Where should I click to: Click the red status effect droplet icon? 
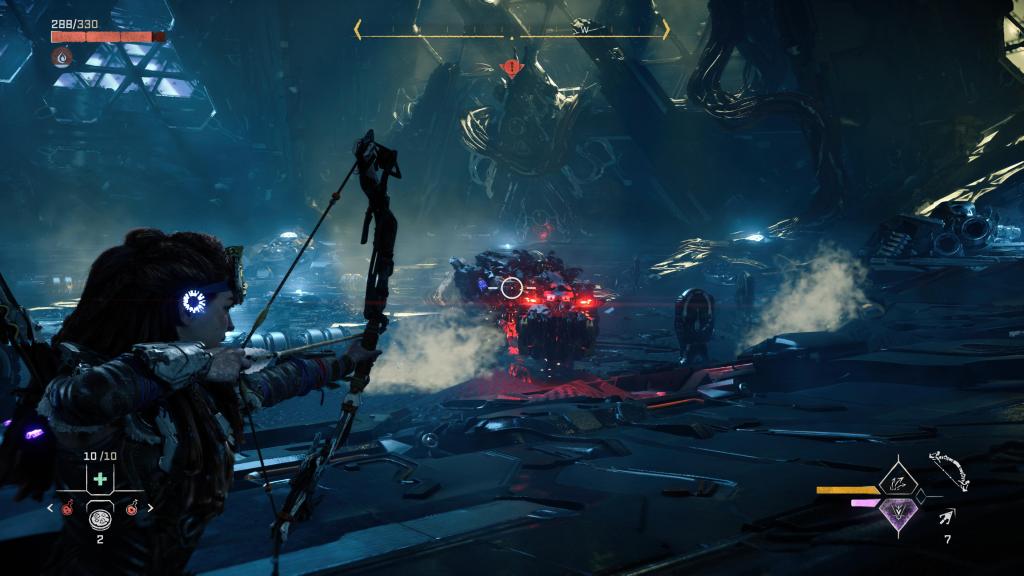click(x=62, y=58)
